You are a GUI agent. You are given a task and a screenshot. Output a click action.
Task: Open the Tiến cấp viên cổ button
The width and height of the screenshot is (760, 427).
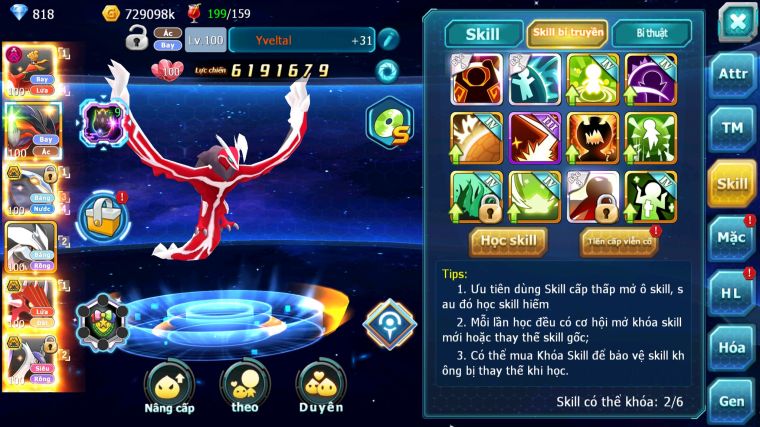coord(618,241)
